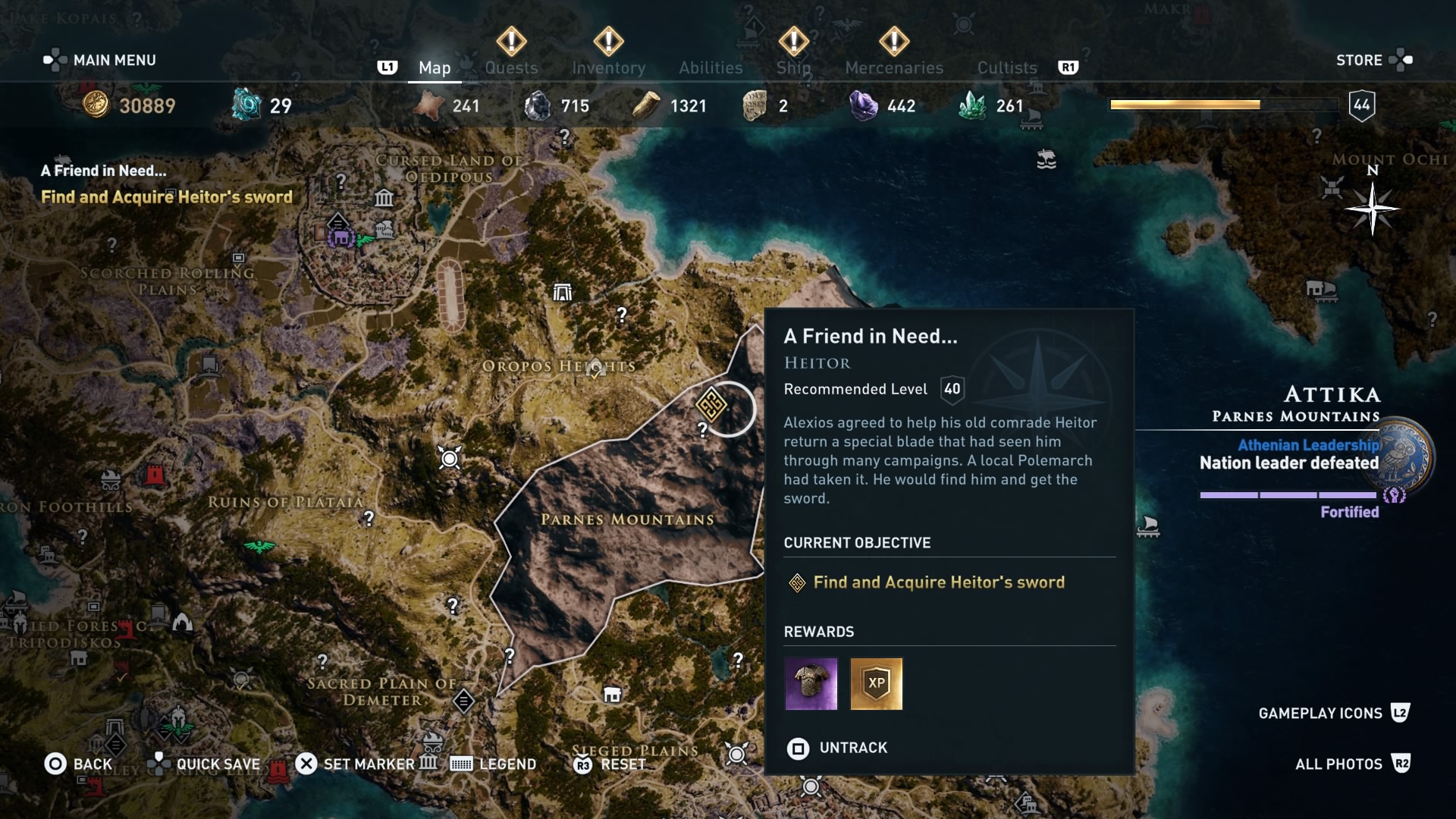The height and width of the screenshot is (819, 1456).
Task: Click the Mercenaries alert notification icon
Action: tap(893, 42)
